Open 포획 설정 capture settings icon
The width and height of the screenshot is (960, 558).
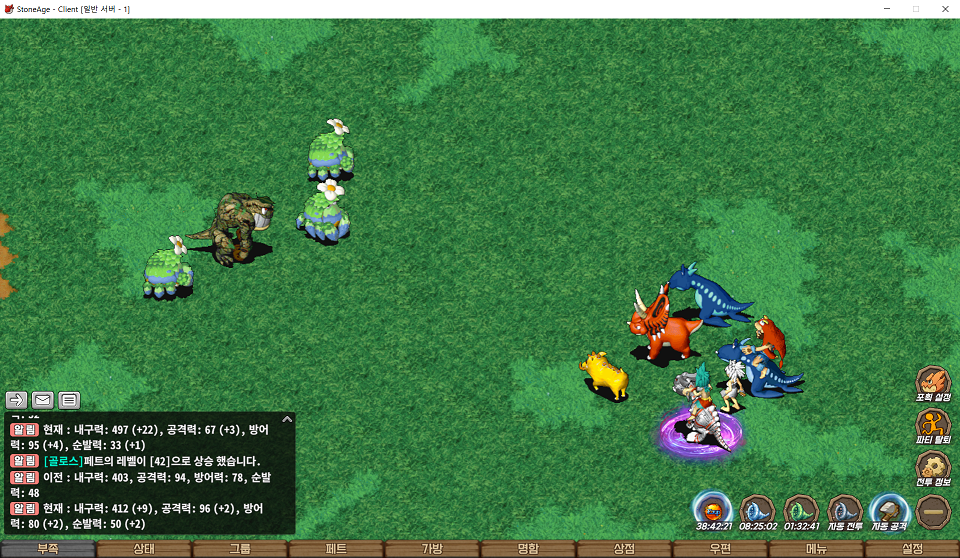click(932, 382)
